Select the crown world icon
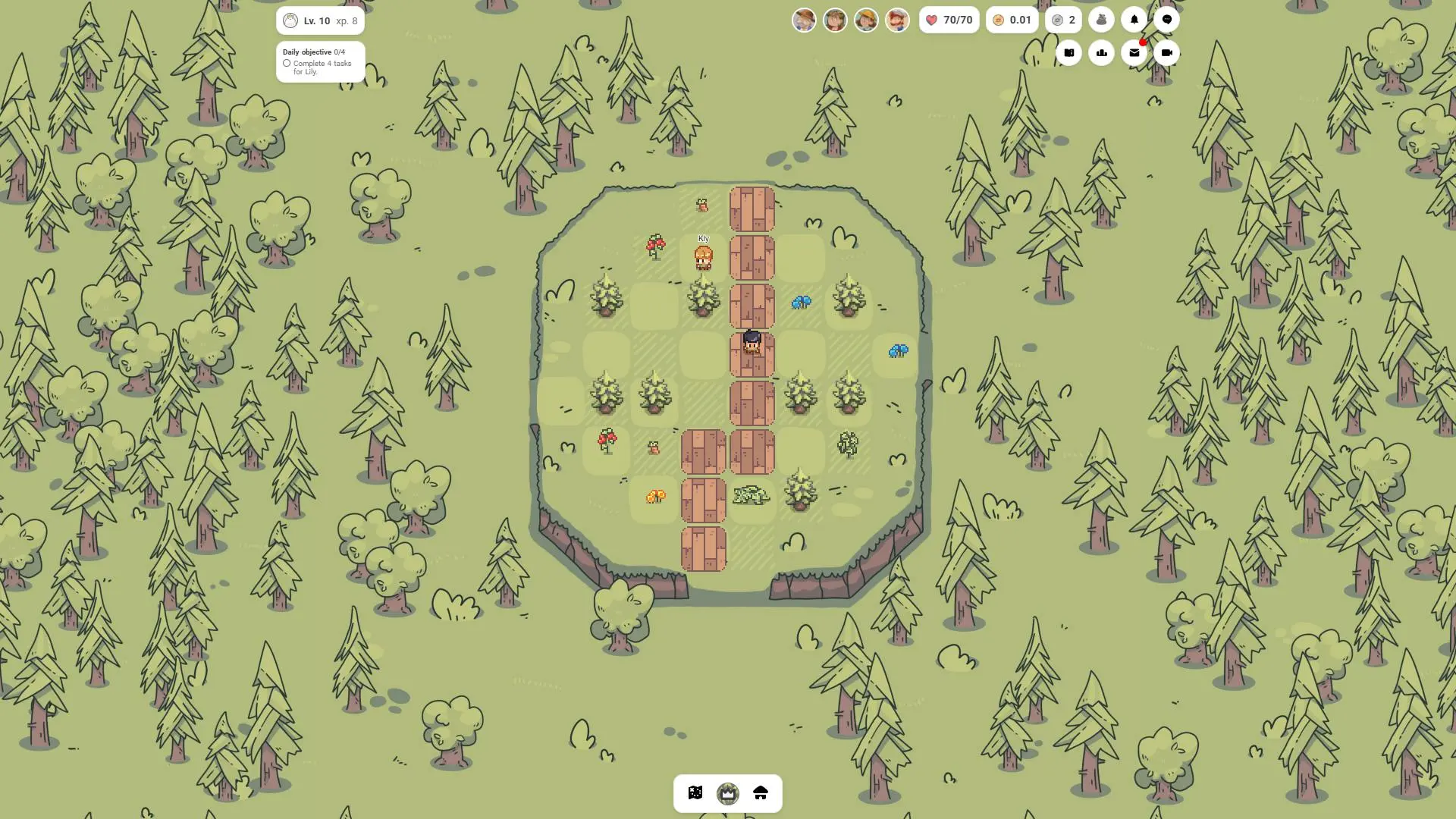 pos(728,793)
